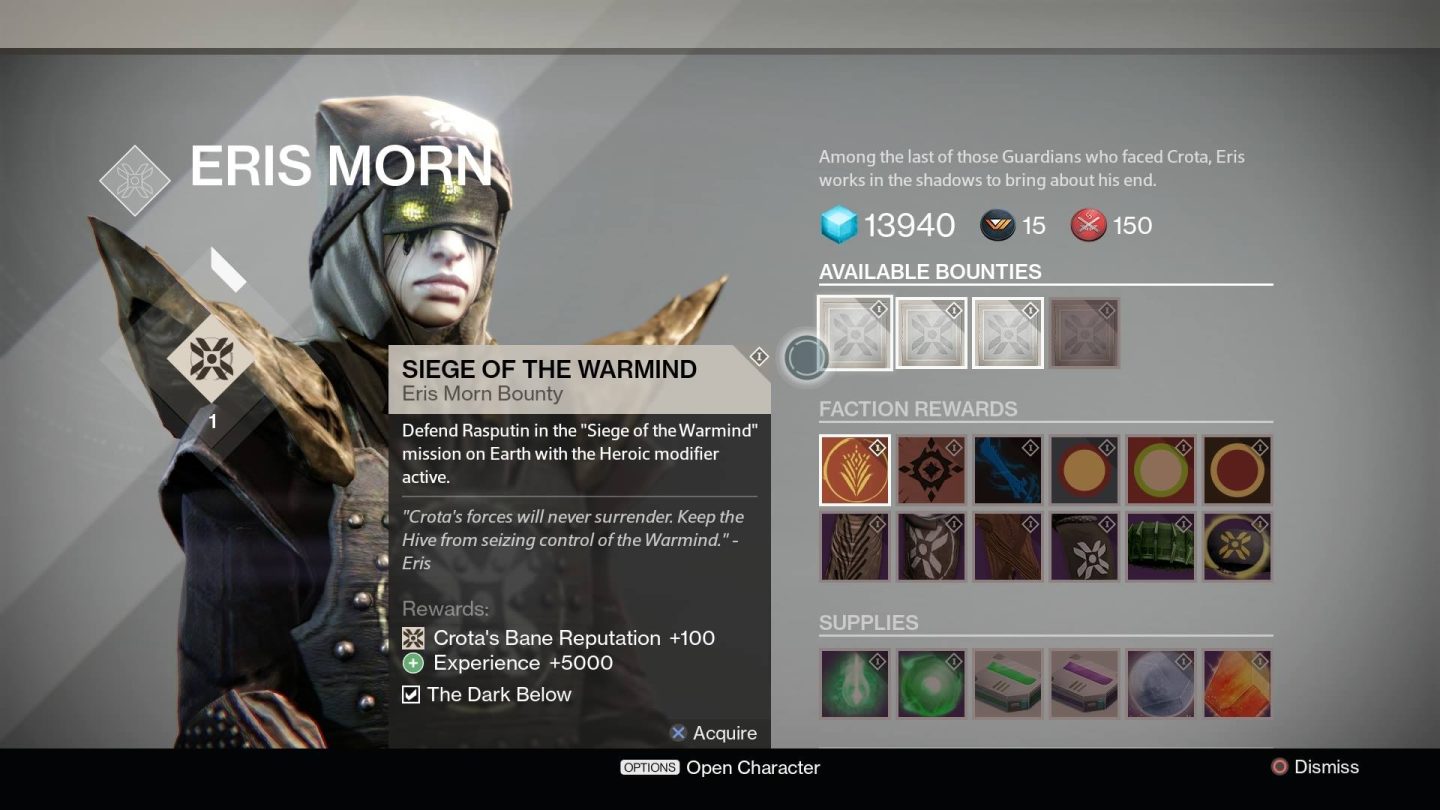Pick the green ridged armband reward
The image size is (1440, 810).
click(x=1161, y=547)
